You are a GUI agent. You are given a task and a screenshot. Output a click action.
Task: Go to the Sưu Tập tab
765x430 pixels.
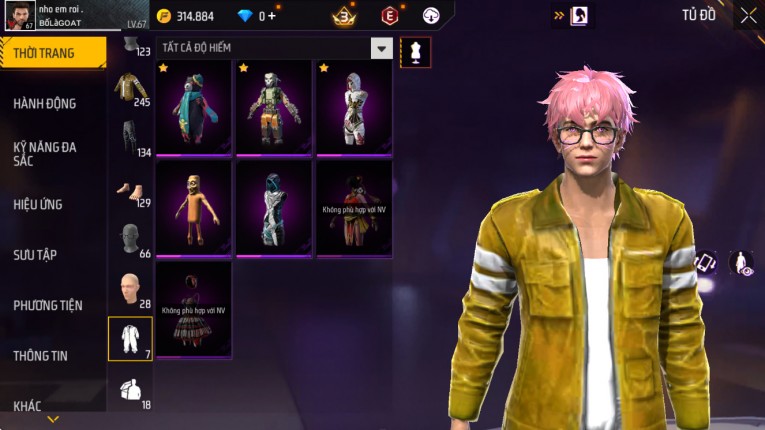click(x=35, y=255)
